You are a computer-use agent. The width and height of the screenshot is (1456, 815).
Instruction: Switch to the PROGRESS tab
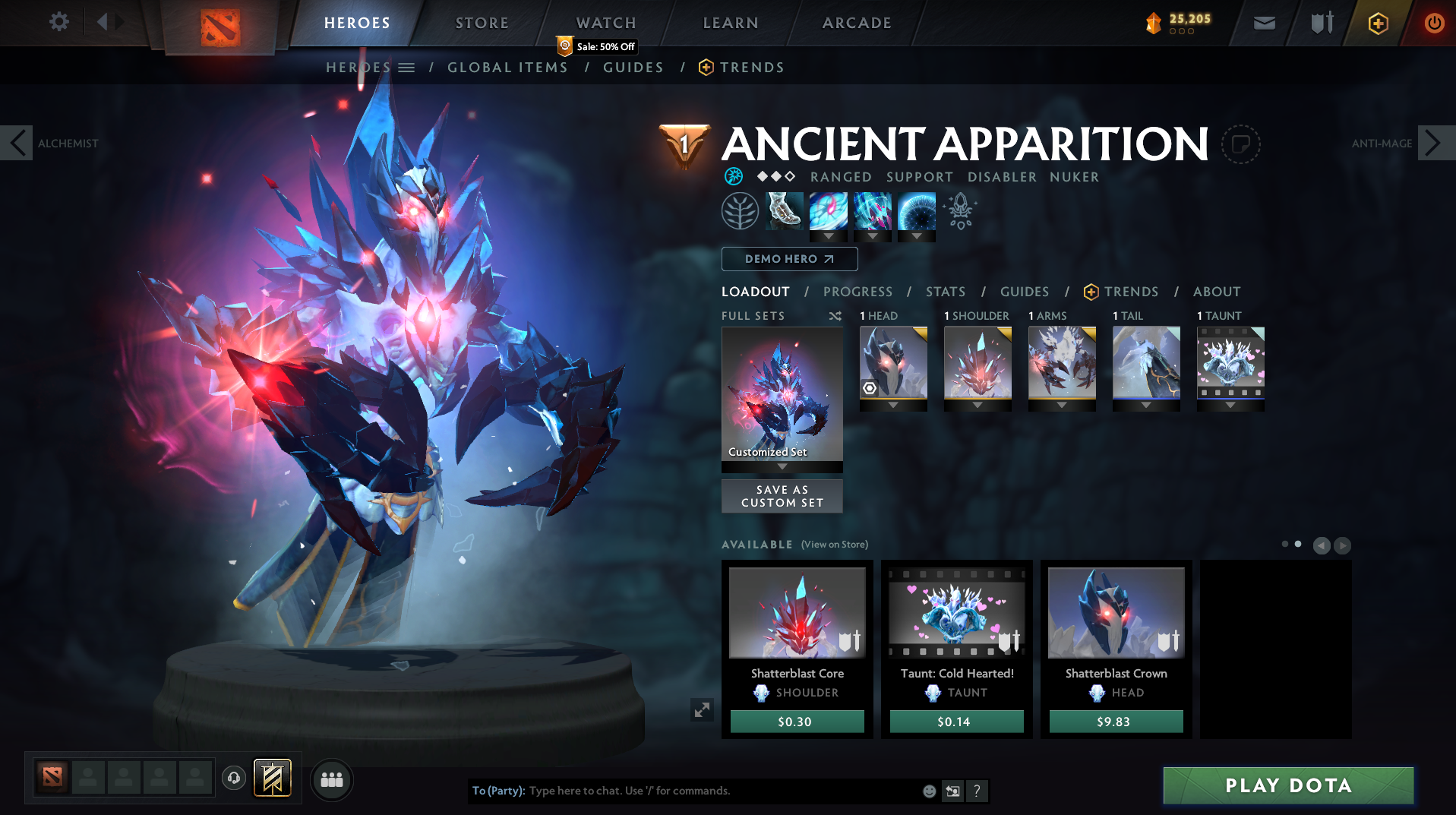(857, 292)
